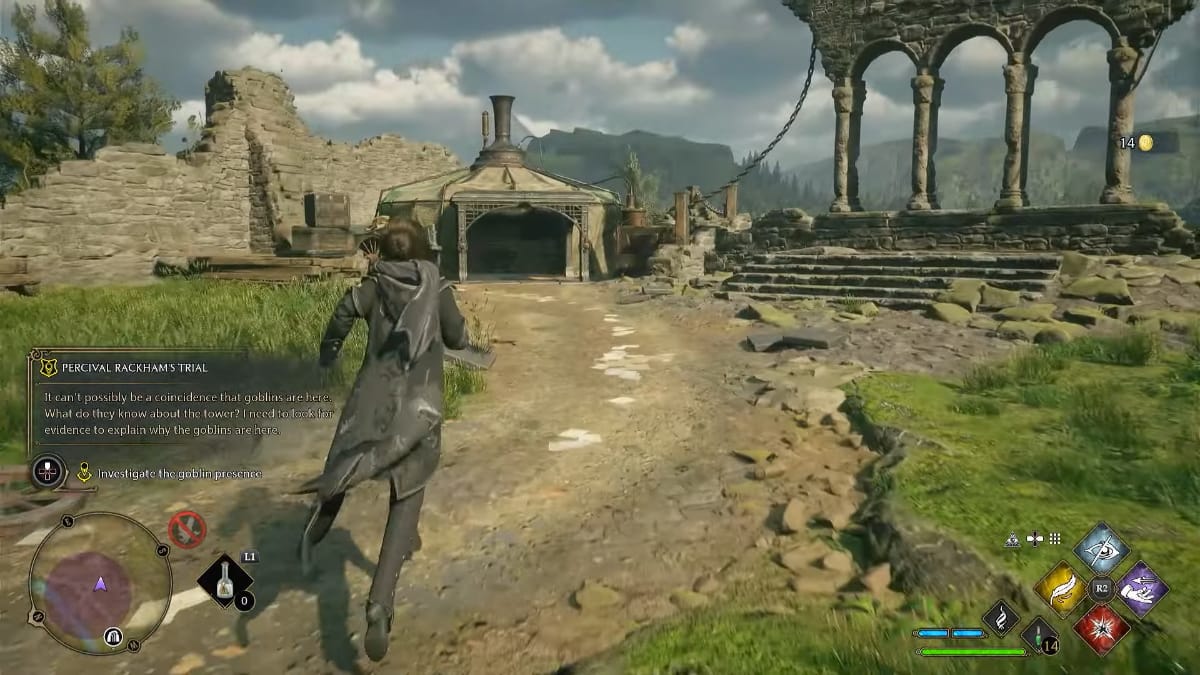The height and width of the screenshot is (675, 1200).
Task: Click the triangle eye icon above spells
Action: (1013, 539)
